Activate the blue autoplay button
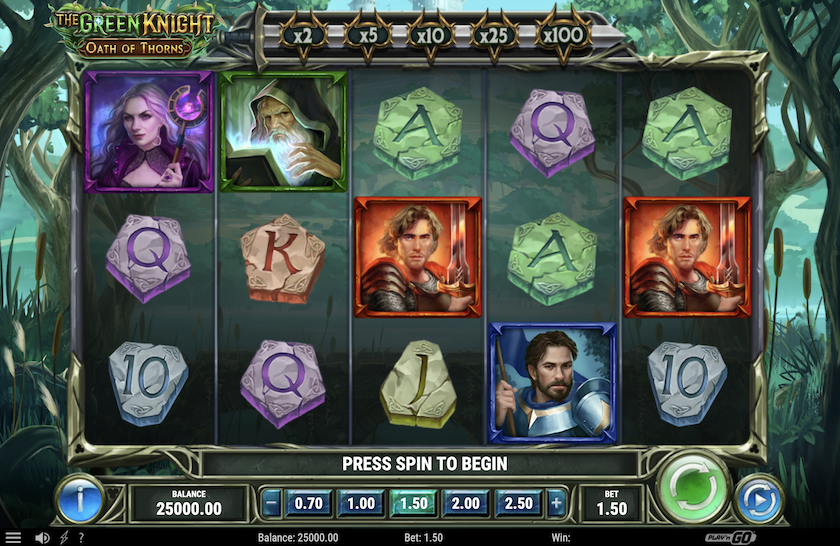The height and width of the screenshot is (546, 840). click(759, 499)
